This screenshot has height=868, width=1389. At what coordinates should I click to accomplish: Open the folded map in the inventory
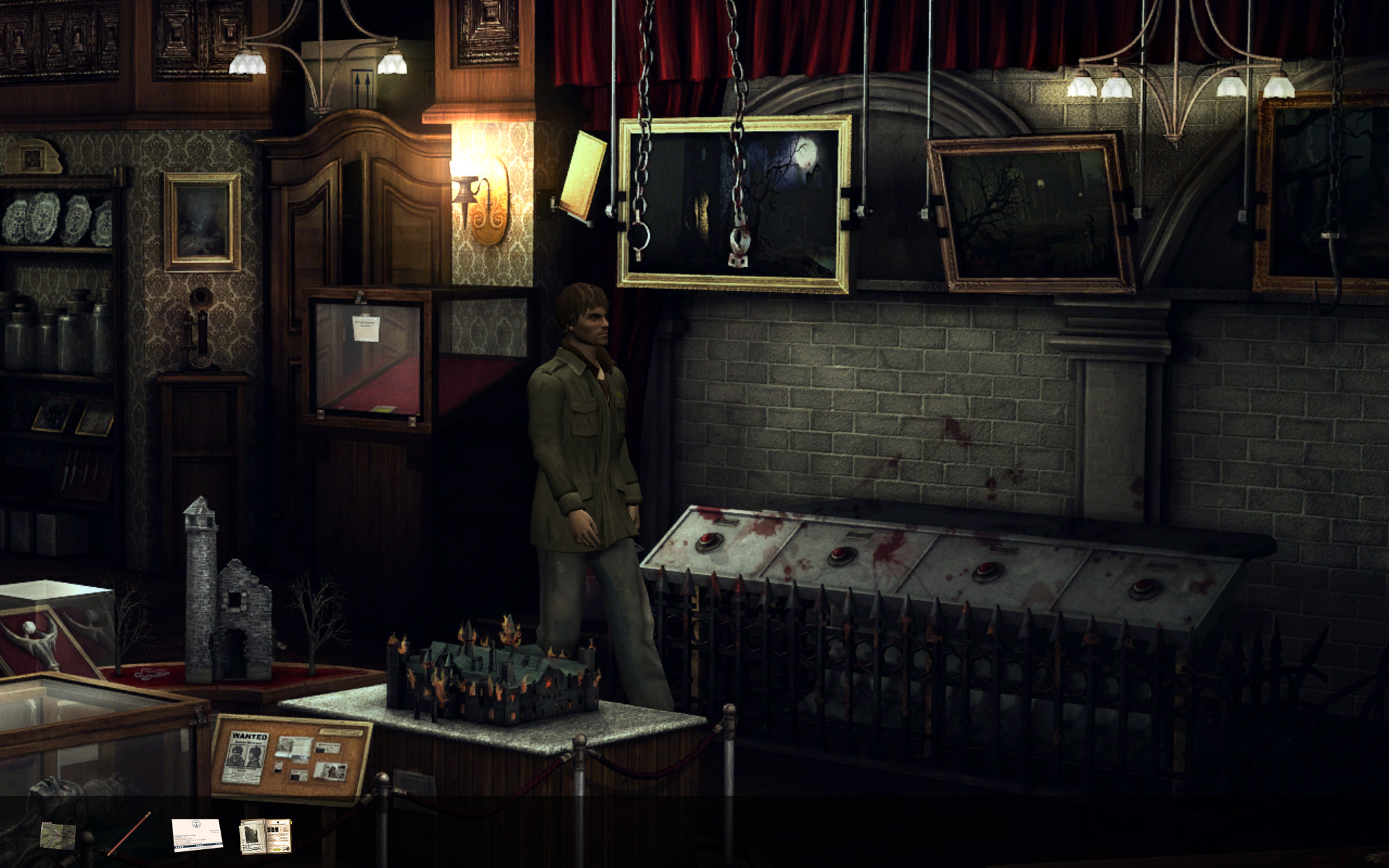tap(58, 835)
